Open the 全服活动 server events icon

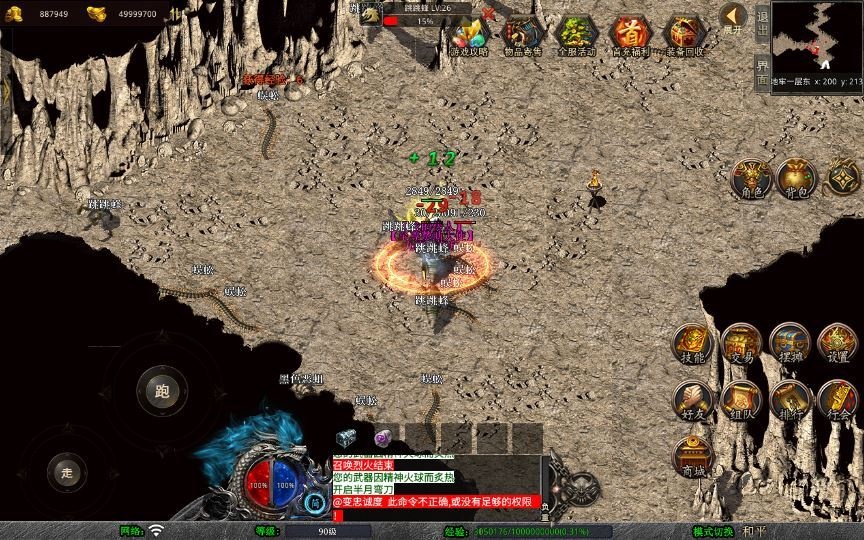tap(576, 34)
